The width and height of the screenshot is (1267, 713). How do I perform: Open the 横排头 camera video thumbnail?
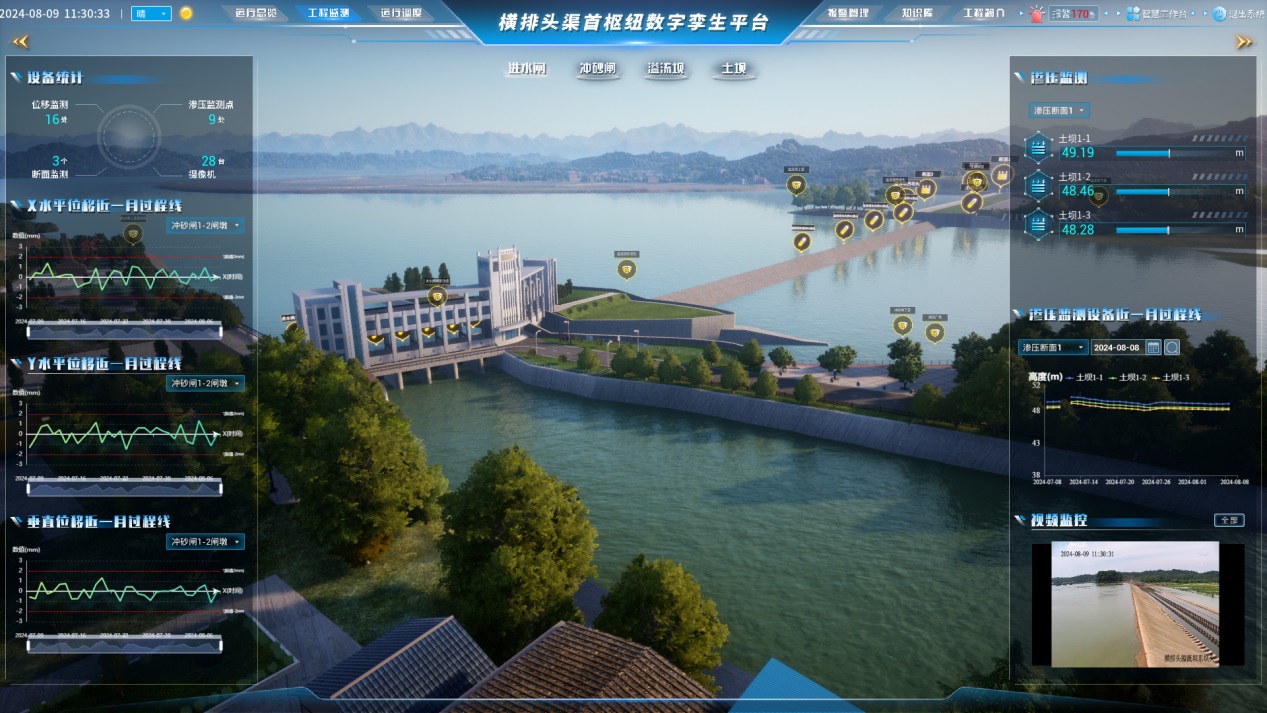click(1135, 604)
